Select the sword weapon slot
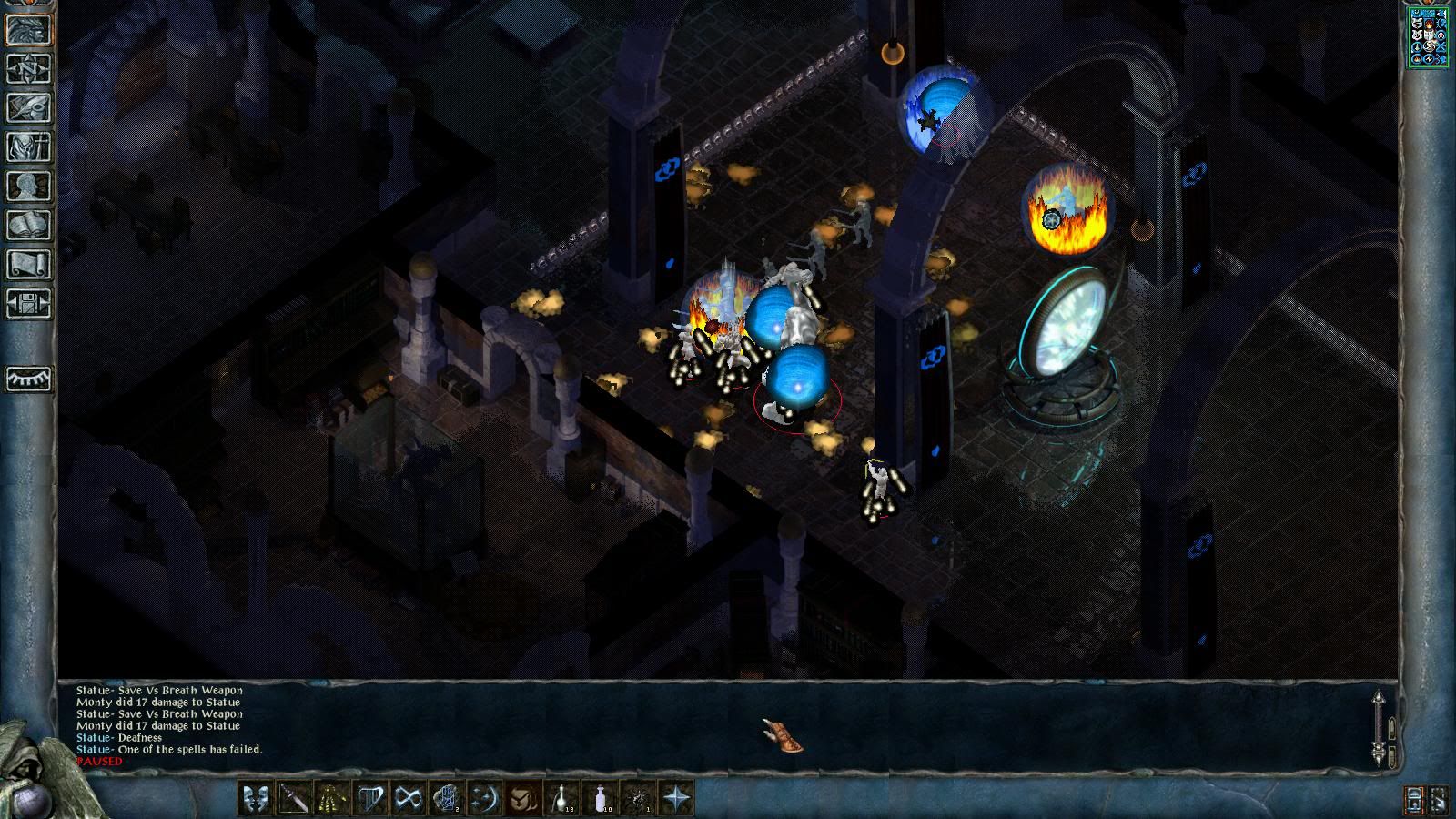 [294, 799]
